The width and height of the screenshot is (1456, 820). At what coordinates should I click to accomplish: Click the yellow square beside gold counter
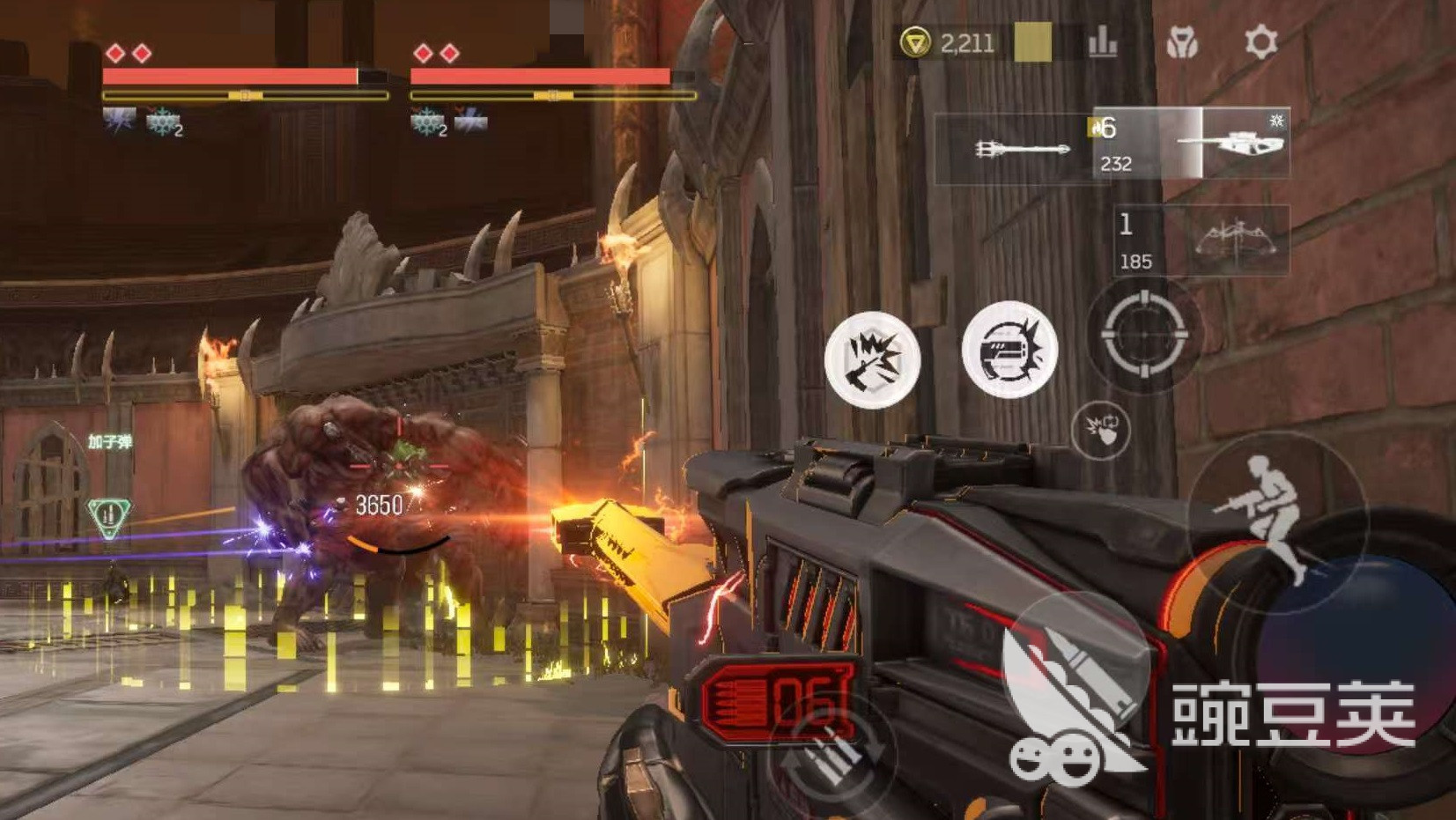(1032, 41)
